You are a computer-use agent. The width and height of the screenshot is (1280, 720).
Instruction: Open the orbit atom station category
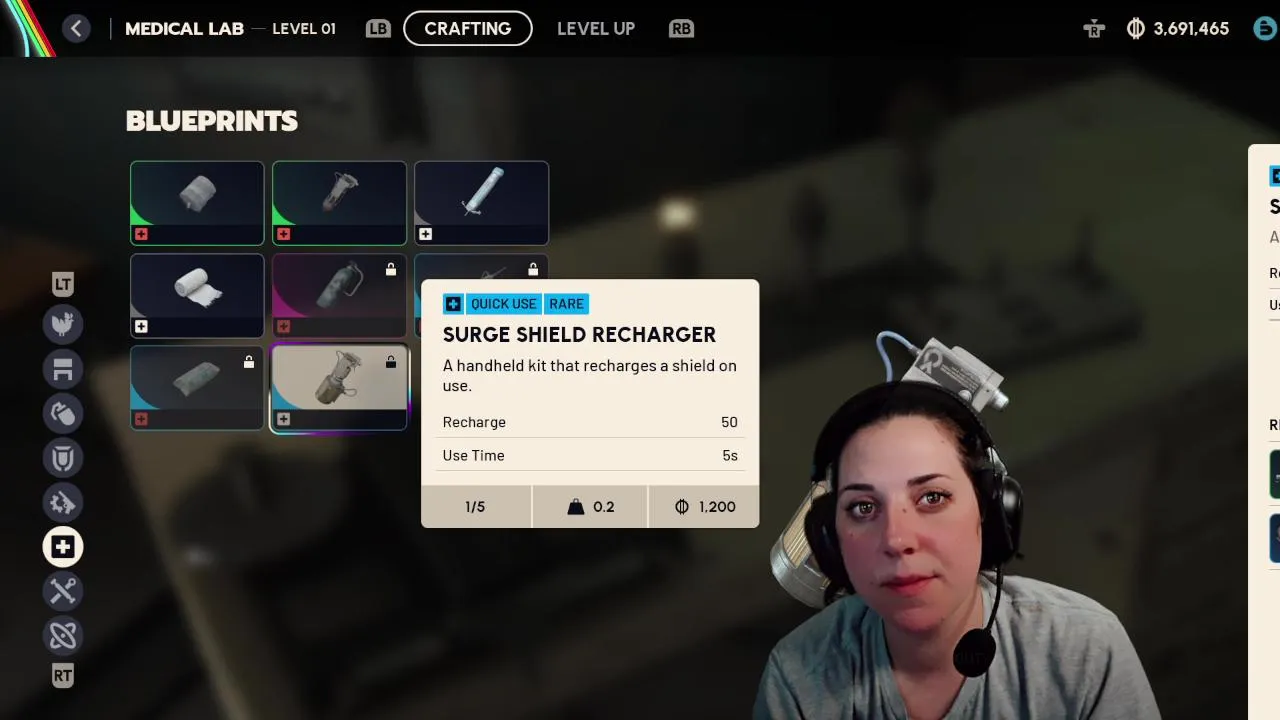tap(63, 635)
